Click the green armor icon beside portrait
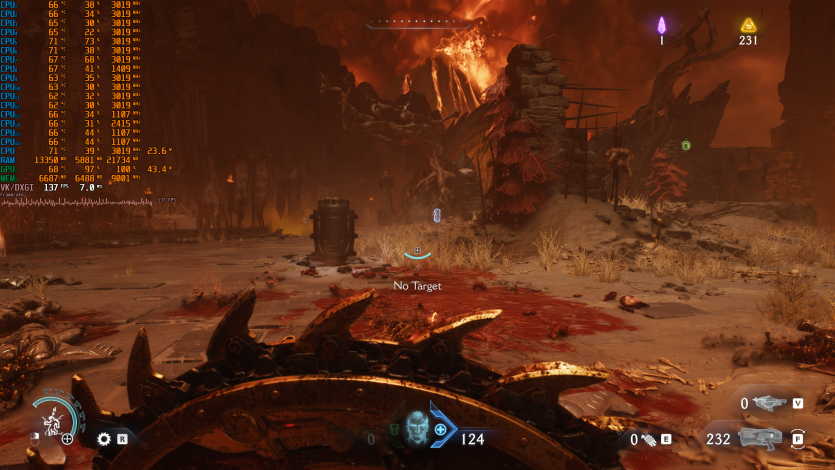835x470 pixels. [x=393, y=430]
